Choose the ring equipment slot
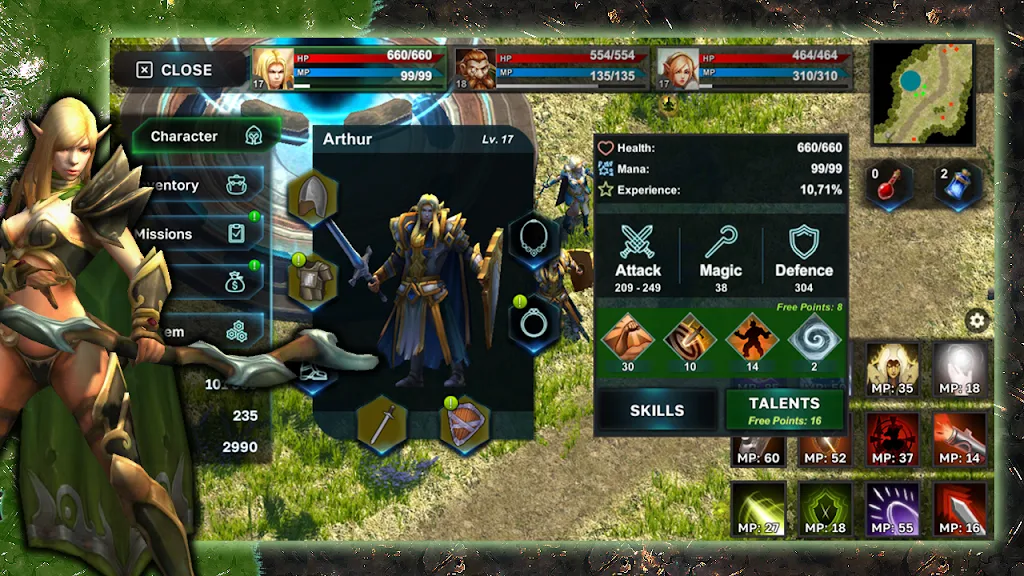 (535, 322)
